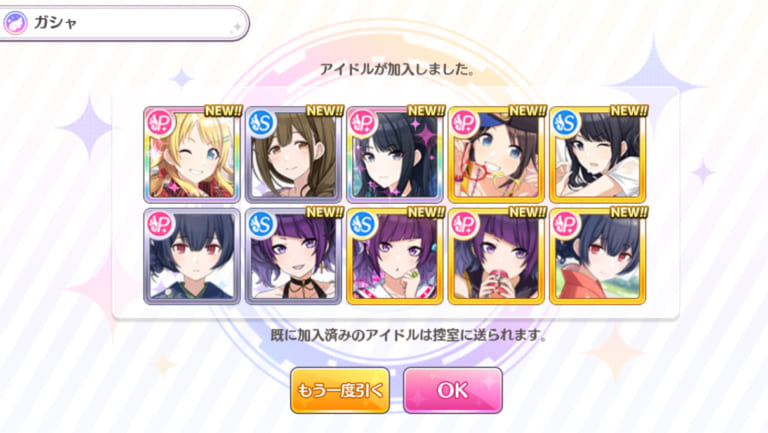View the red-eyed idol card in red outfit

click(x=597, y=255)
